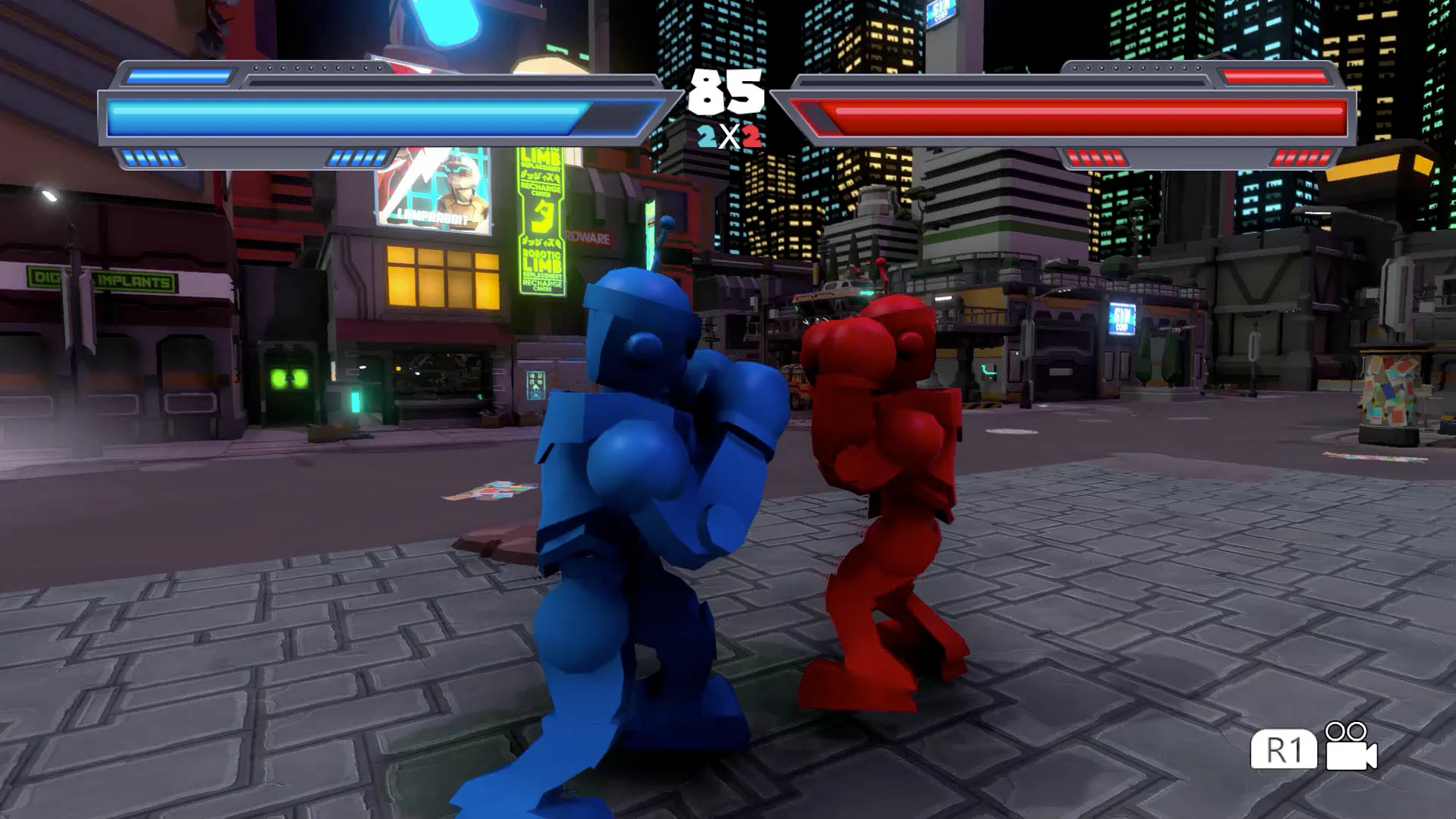Click the blue super meter above the health bar
Screen dimensions: 1456x819
coord(180,76)
